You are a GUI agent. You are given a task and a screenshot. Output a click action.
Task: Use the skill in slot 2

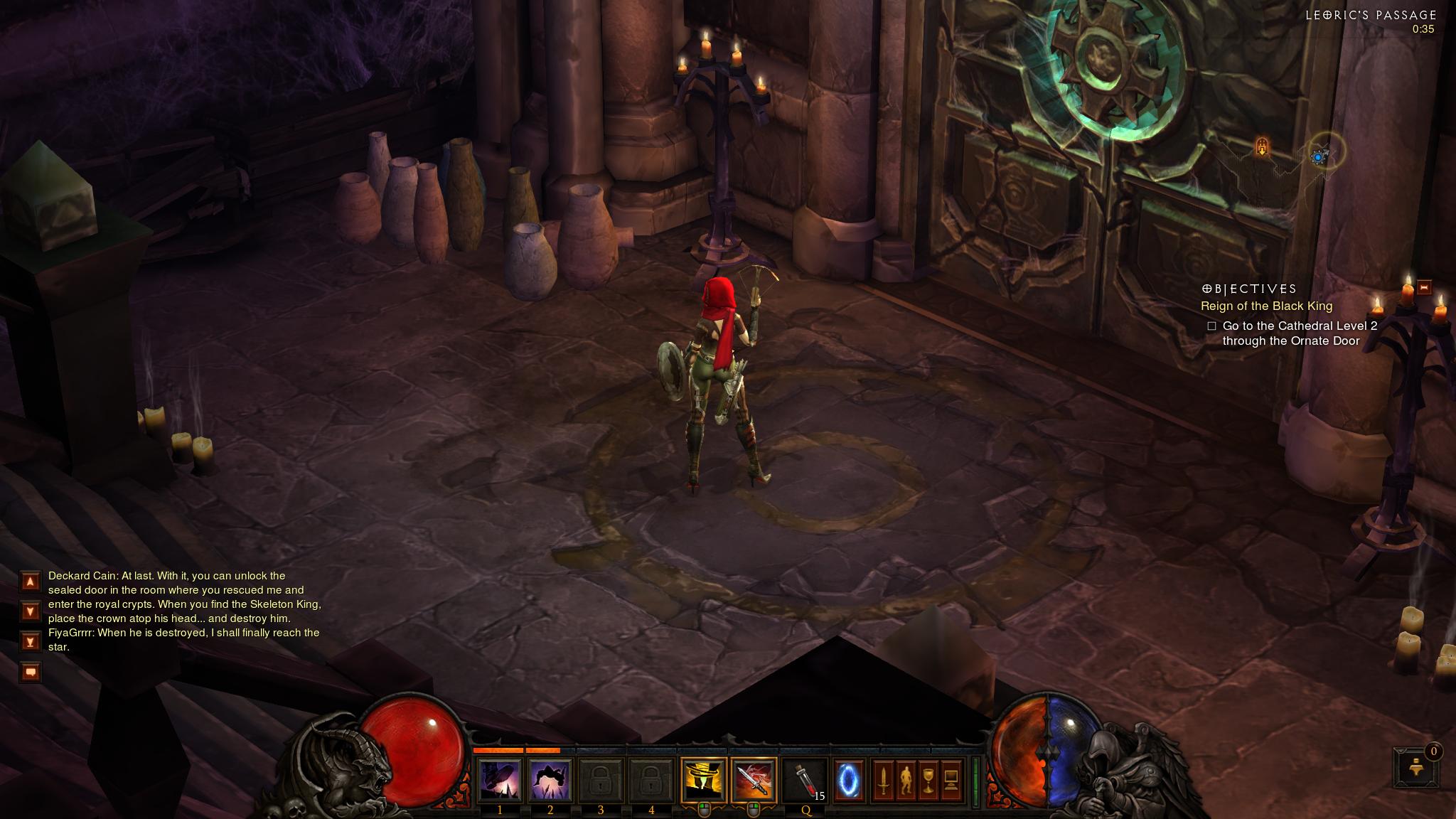550,780
